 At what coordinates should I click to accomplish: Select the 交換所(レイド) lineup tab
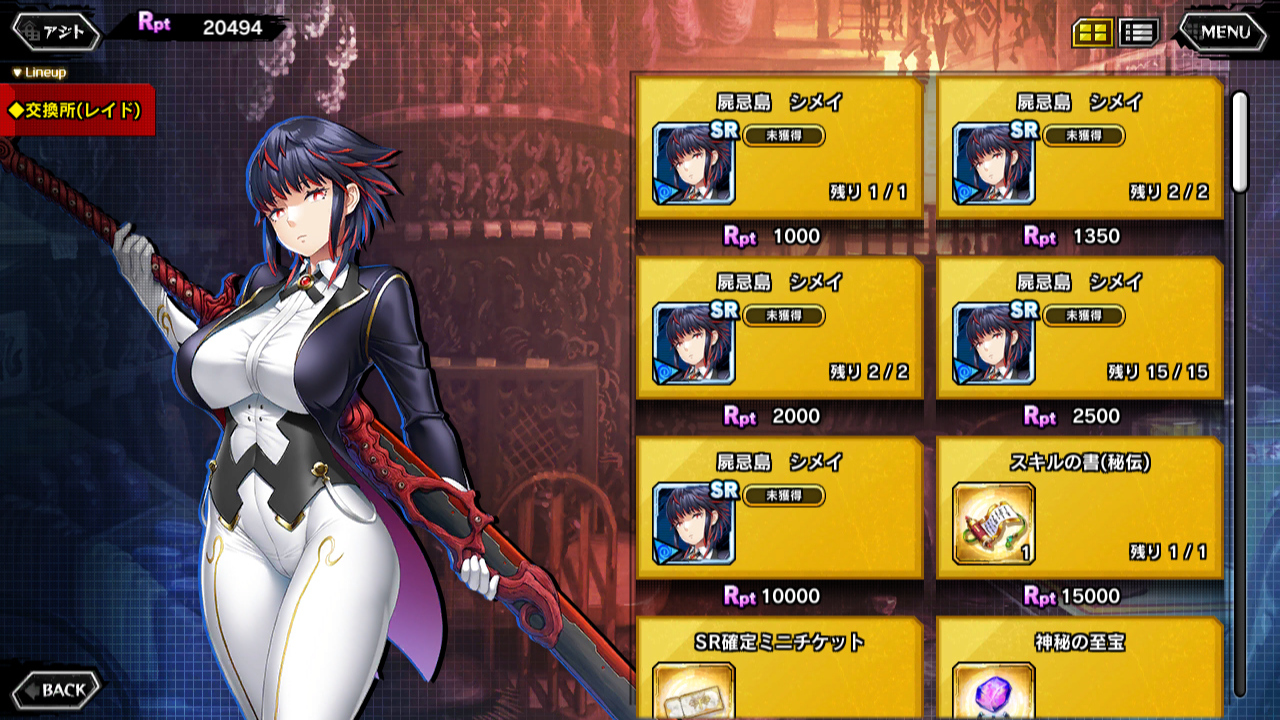(76, 110)
